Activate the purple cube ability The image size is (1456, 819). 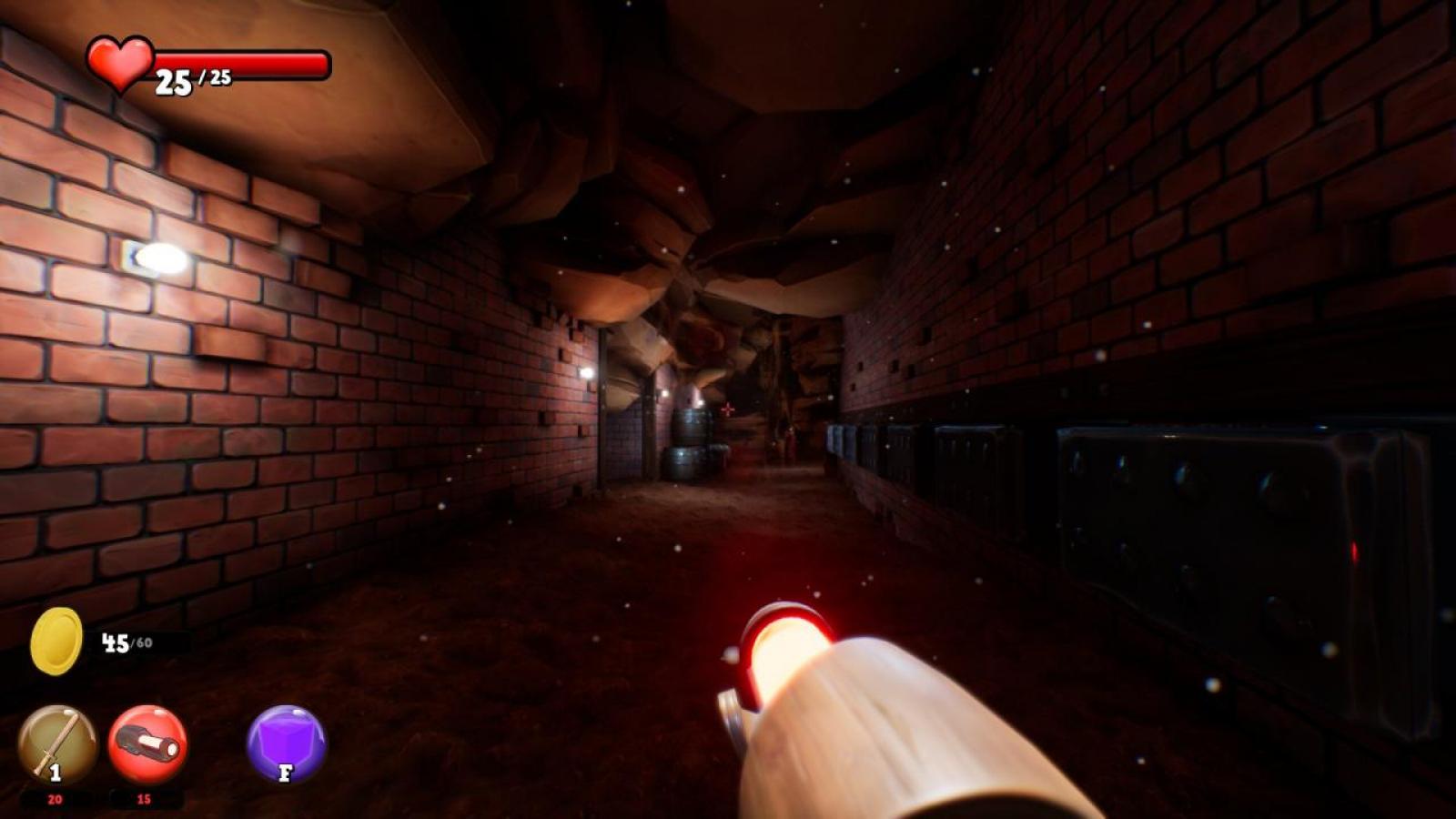286,744
